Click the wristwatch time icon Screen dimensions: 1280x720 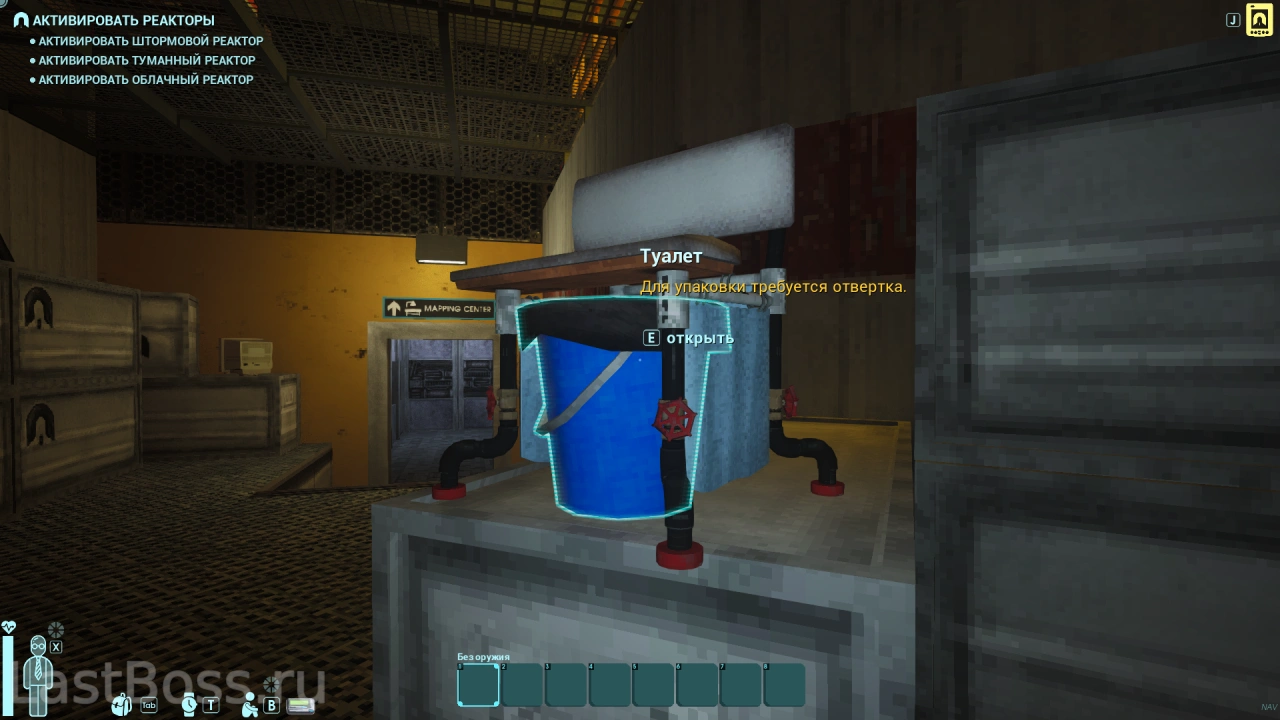coord(189,704)
